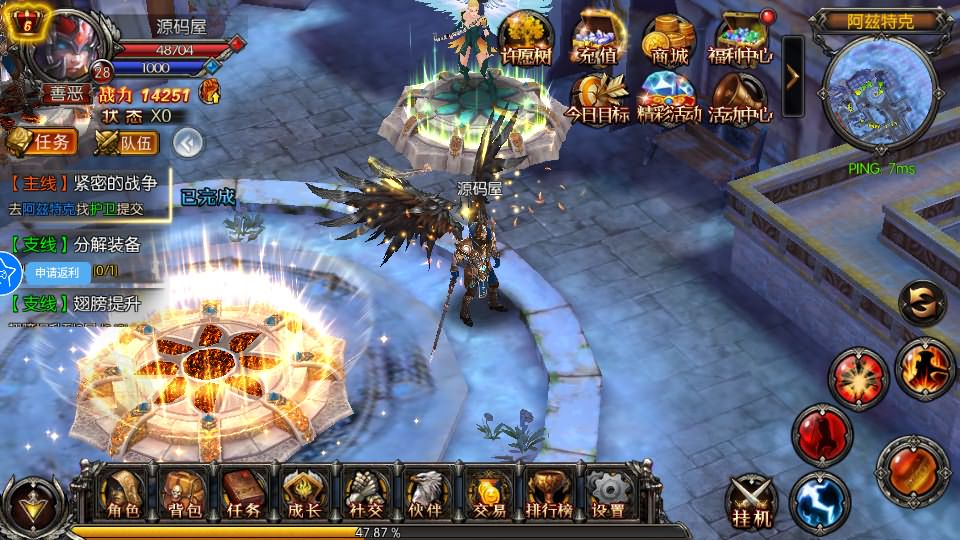
Task: Open the 许愿树 wishing tree
Action: [526, 38]
